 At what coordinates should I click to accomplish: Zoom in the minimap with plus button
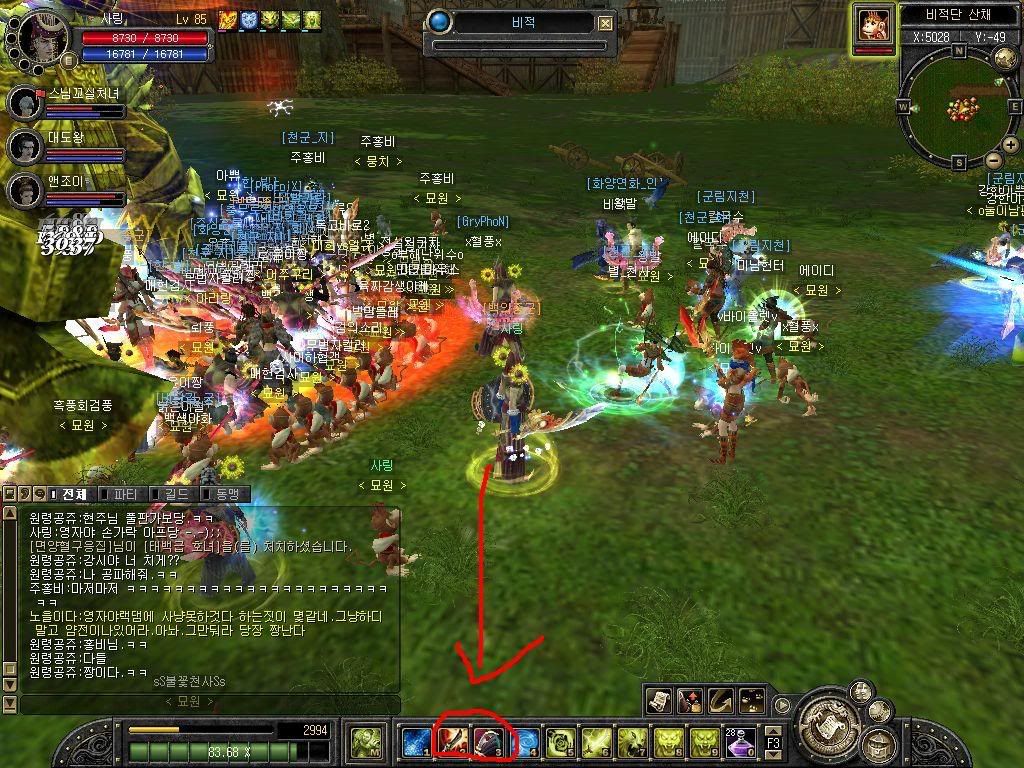pyautogui.click(x=1013, y=146)
